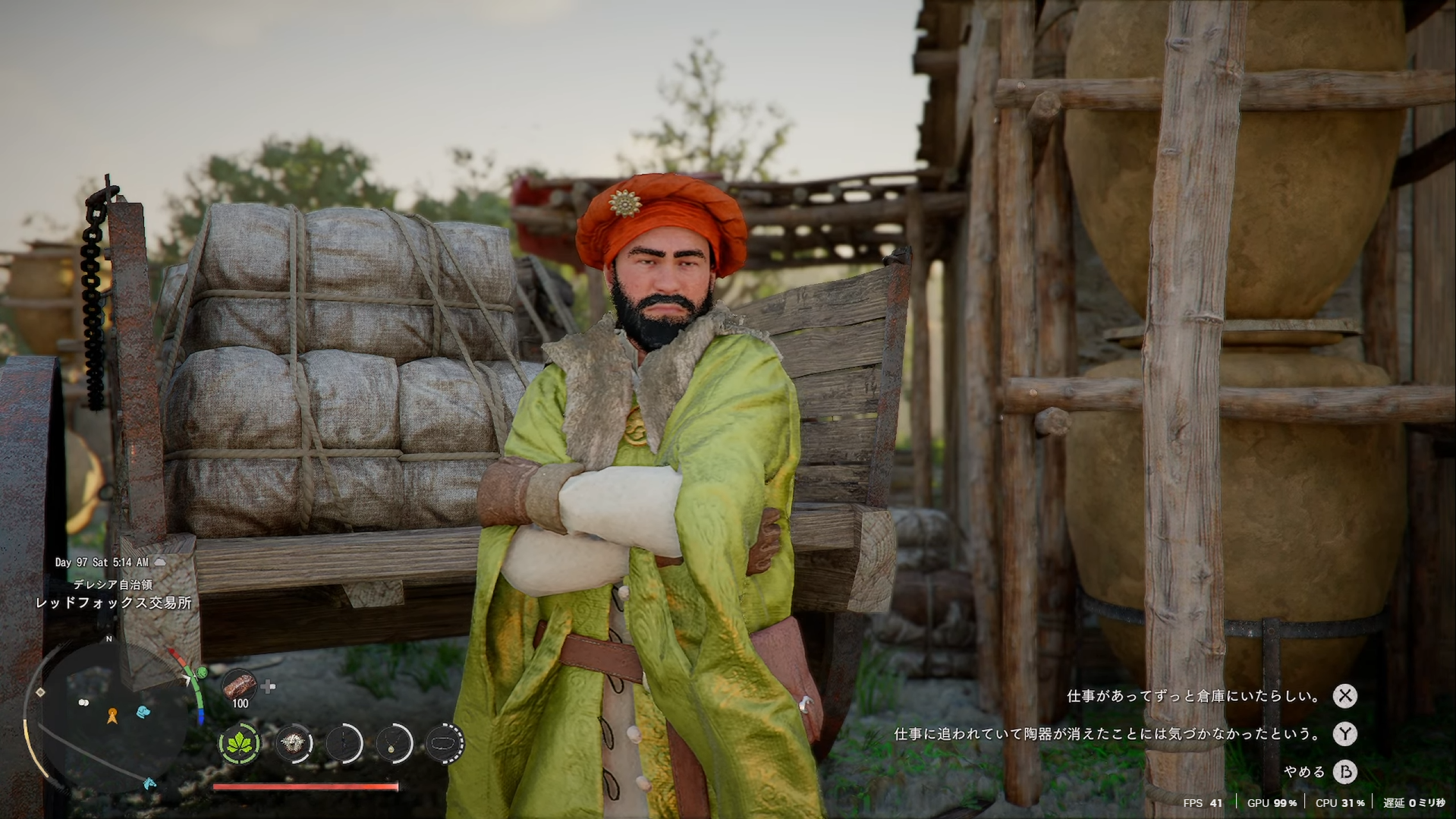Select the bracelet slot with dashed ring

coord(445,744)
